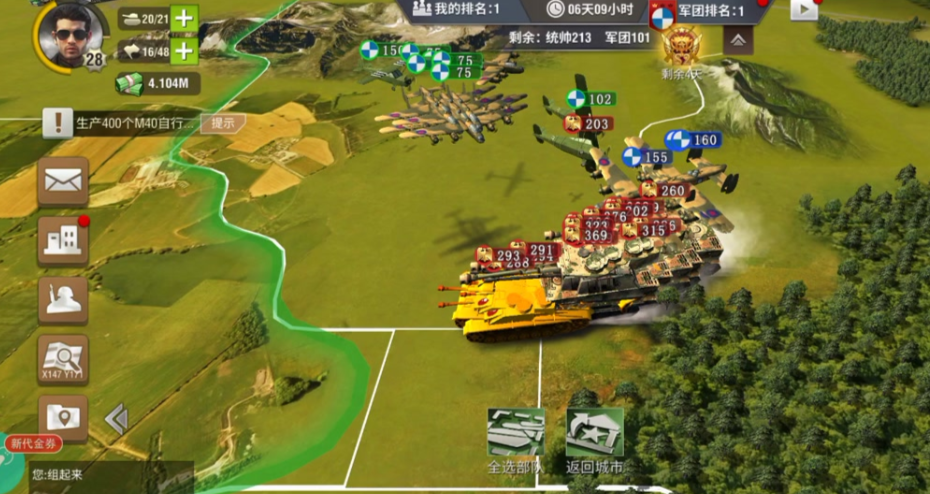
Task: Click the 提示 hint button
Action: tap(223, 123)
